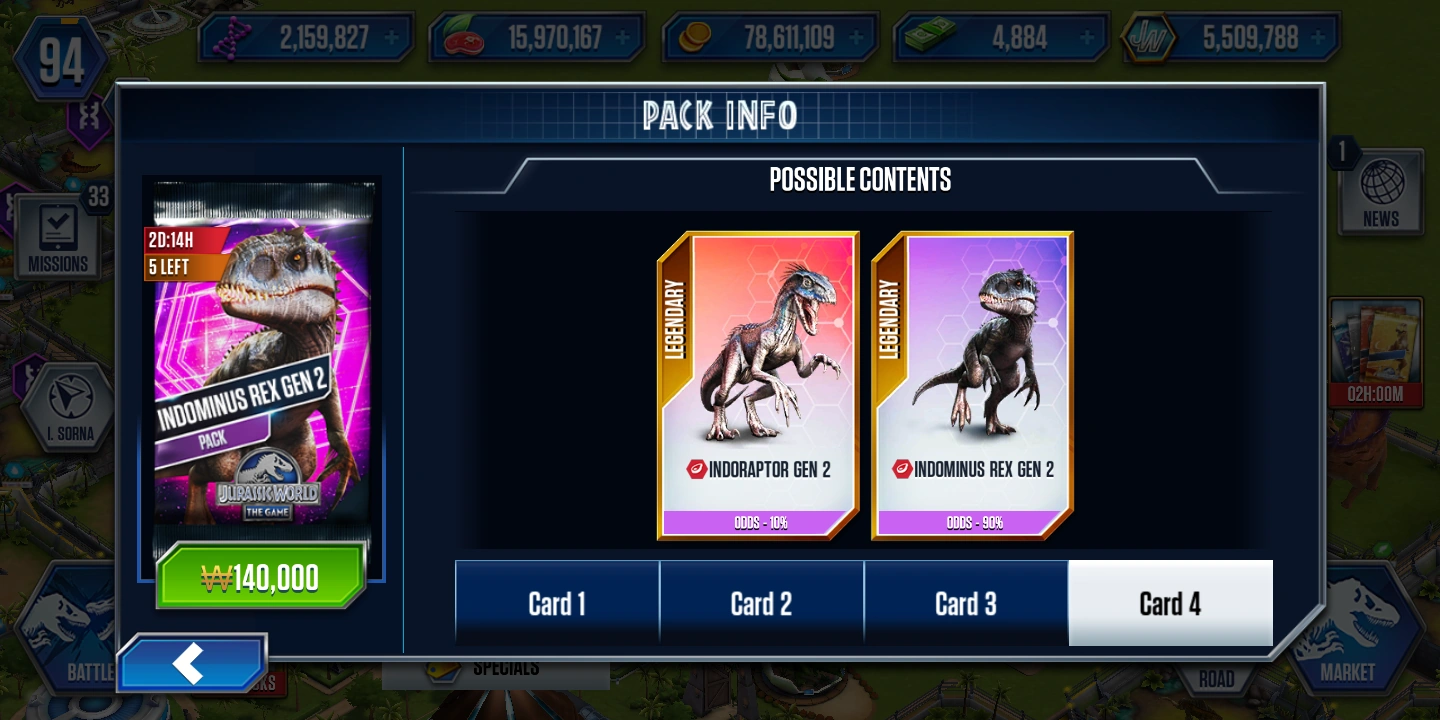Click the gold coins currency icon

tap(697, 35)
